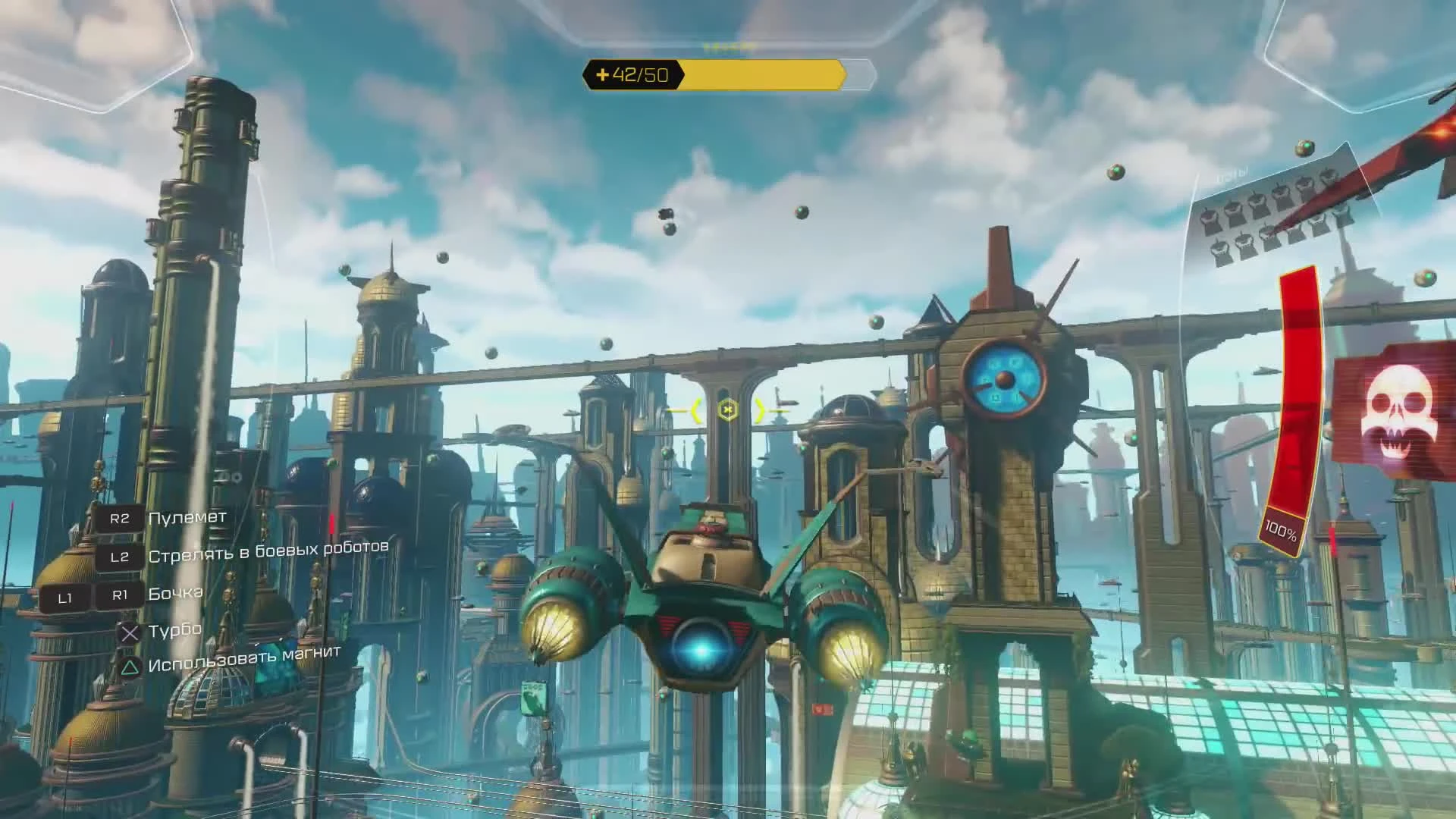Select the L1 barrel roll button icon
1456x819 pixels.
(66, 598)
